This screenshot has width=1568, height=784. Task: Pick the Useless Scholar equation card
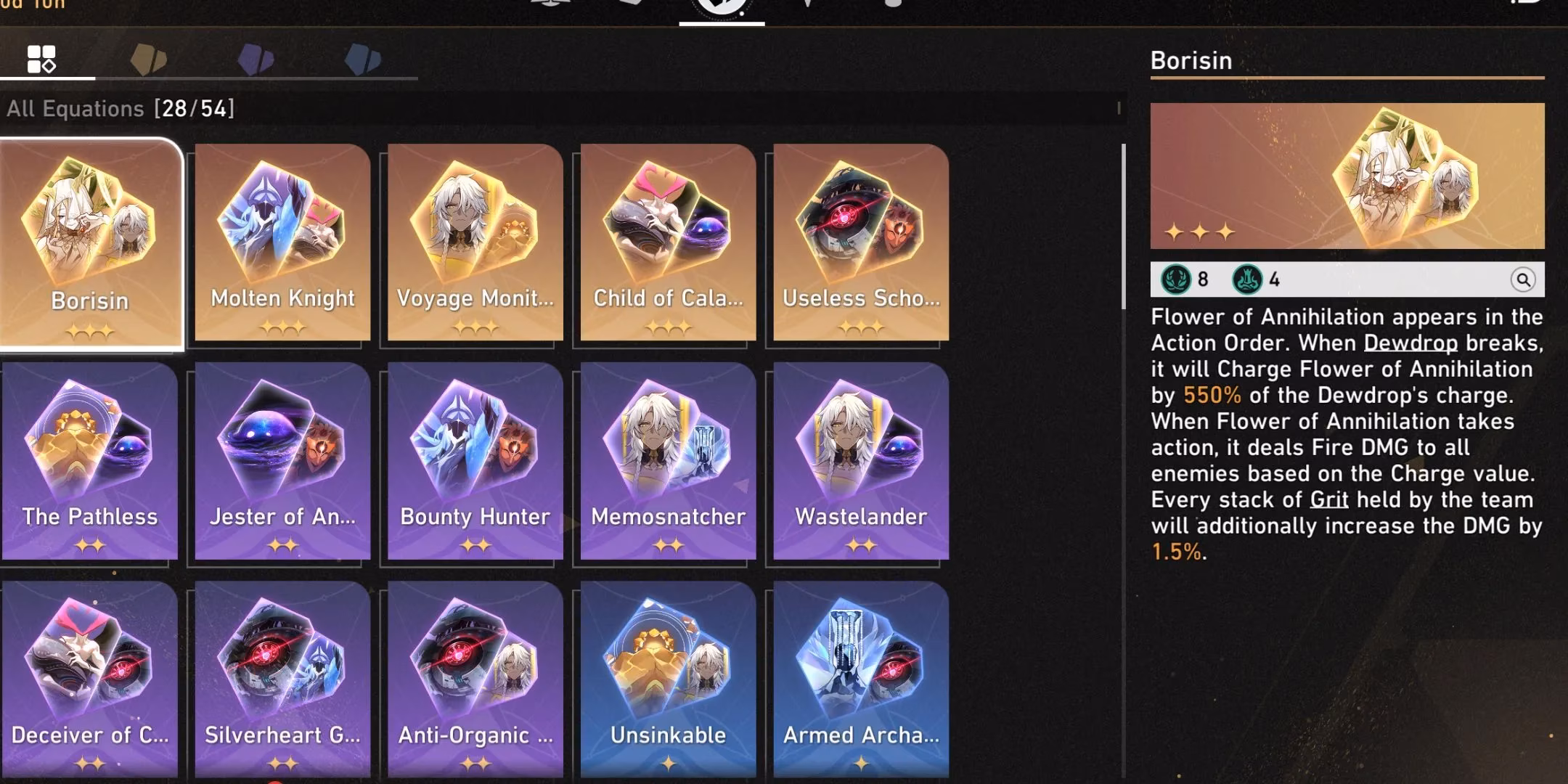click(x=861, y=243)
